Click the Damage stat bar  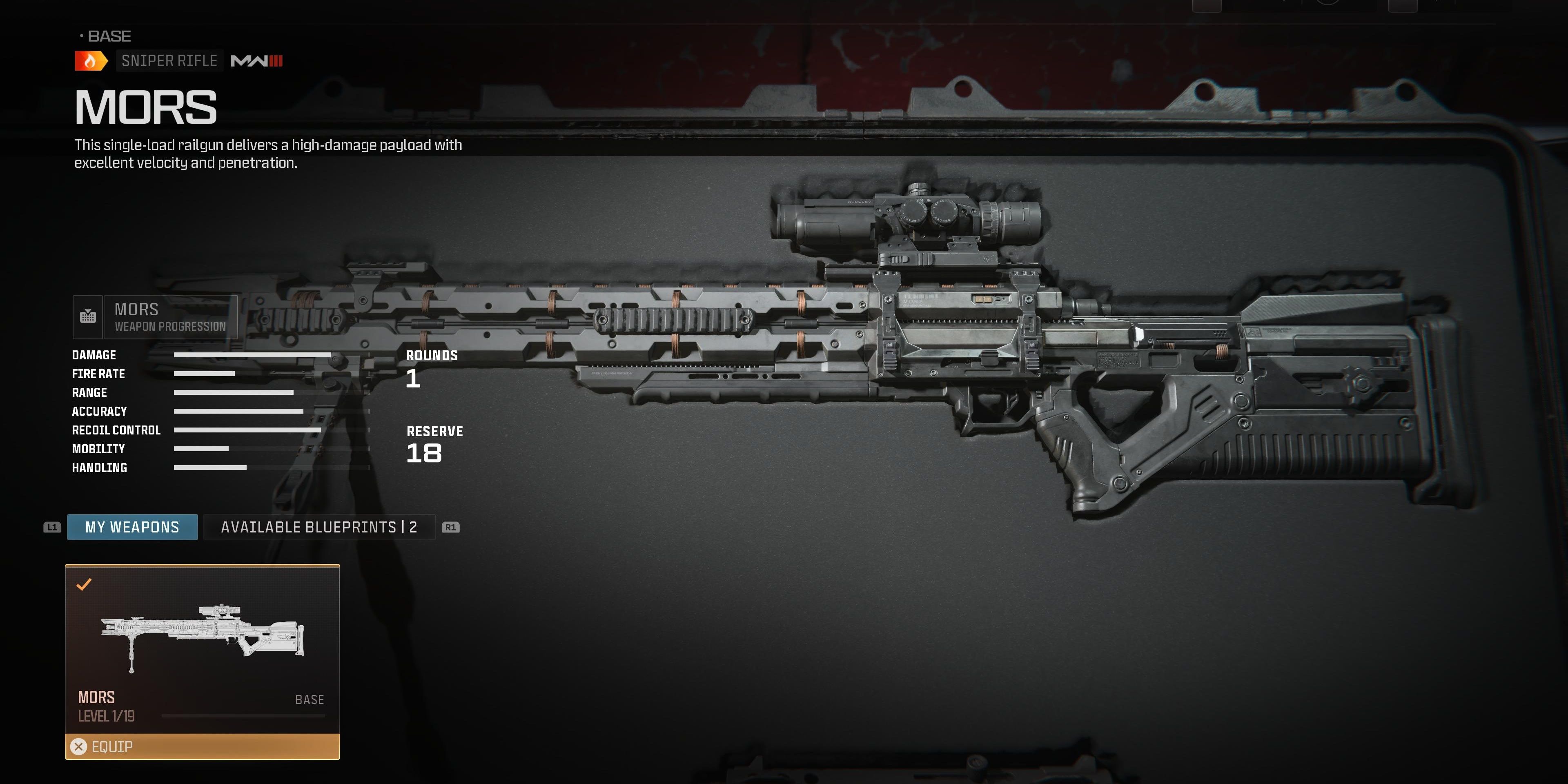point(243,355)
